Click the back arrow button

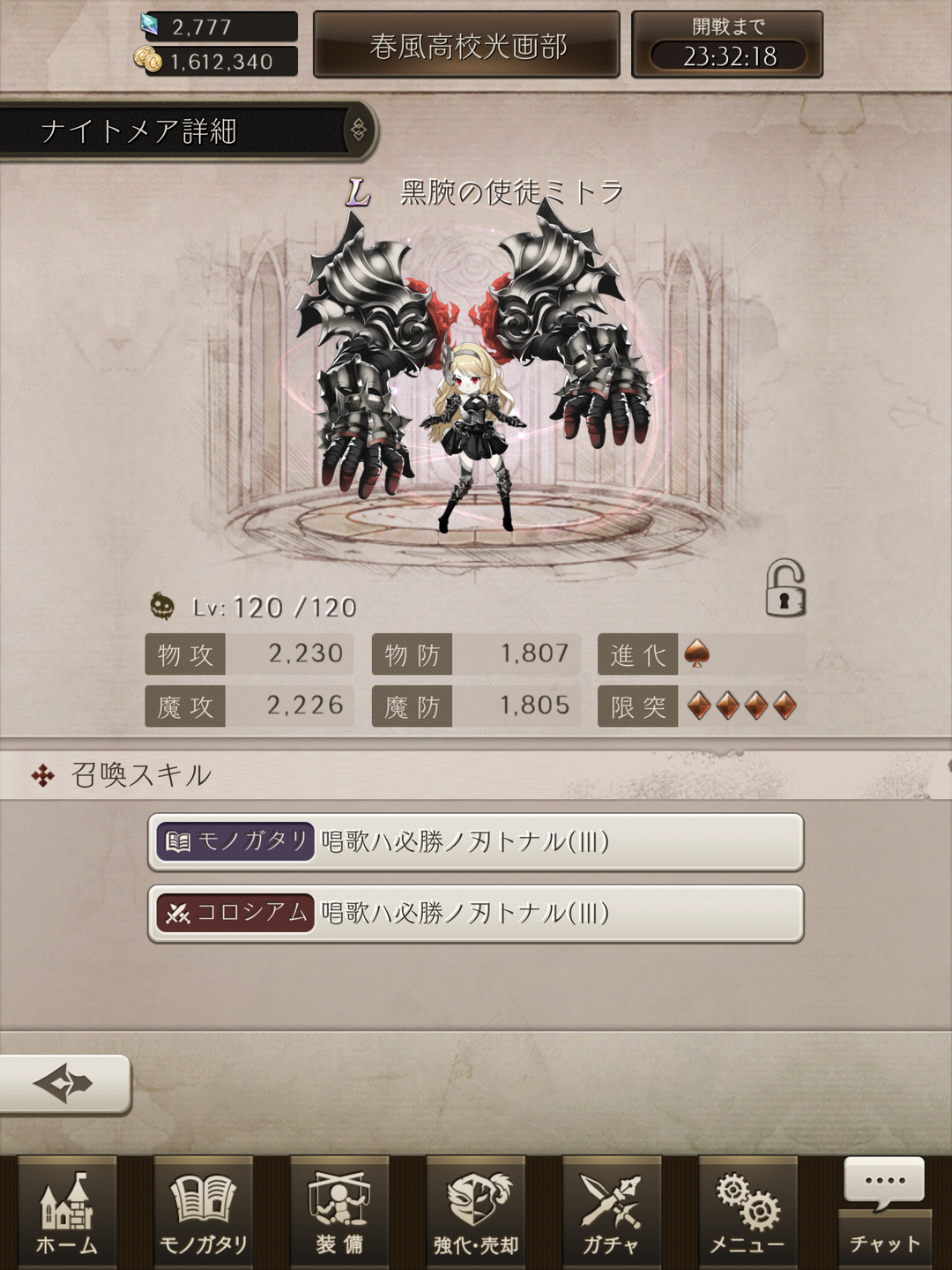pos(63,1083)
